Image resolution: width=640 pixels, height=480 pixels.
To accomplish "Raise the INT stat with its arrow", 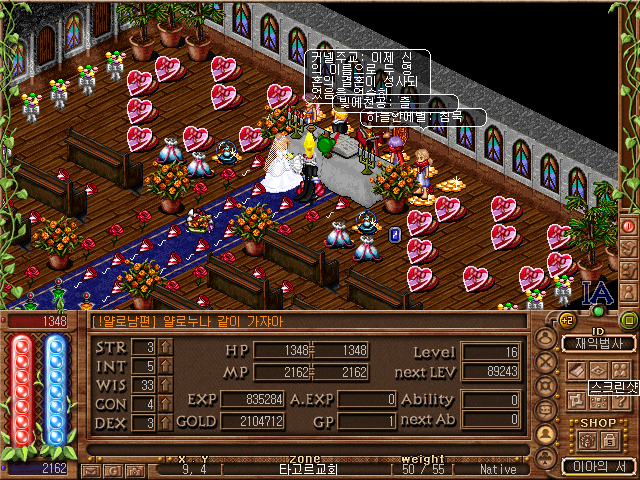I will pos(166,365).
